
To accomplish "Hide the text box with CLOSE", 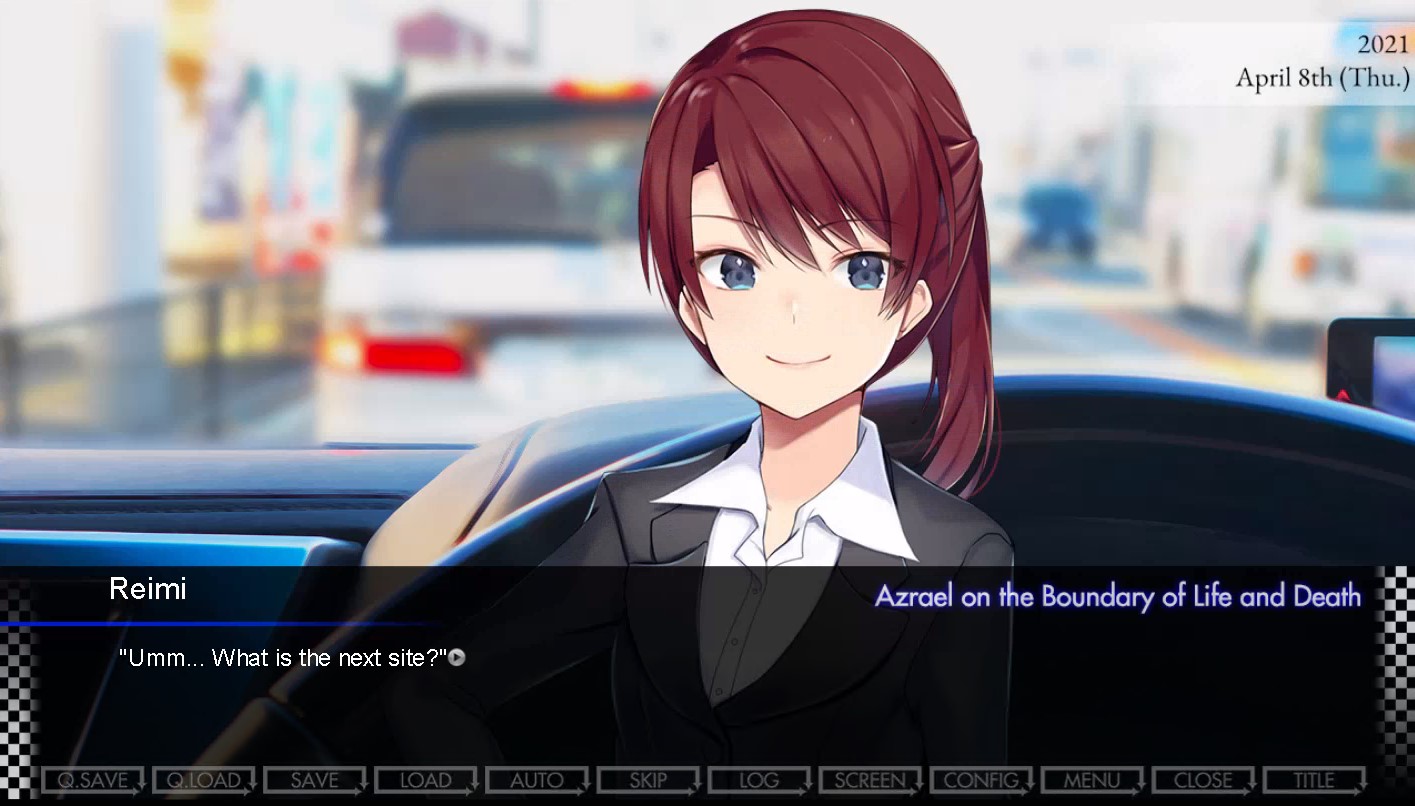I will tap(1203, 780).
